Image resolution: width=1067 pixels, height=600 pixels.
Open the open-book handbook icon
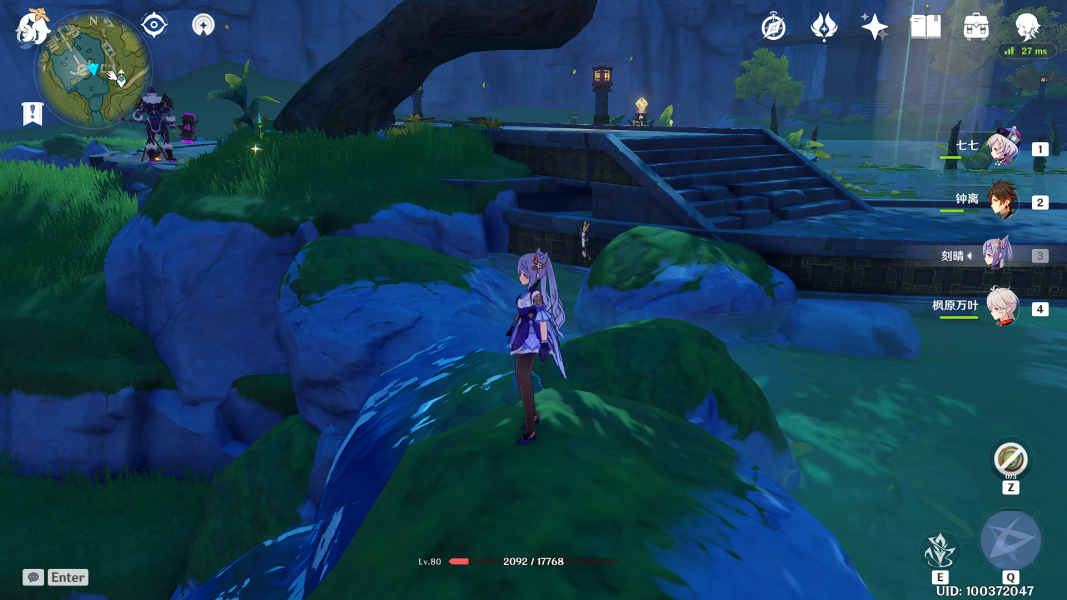925,27
